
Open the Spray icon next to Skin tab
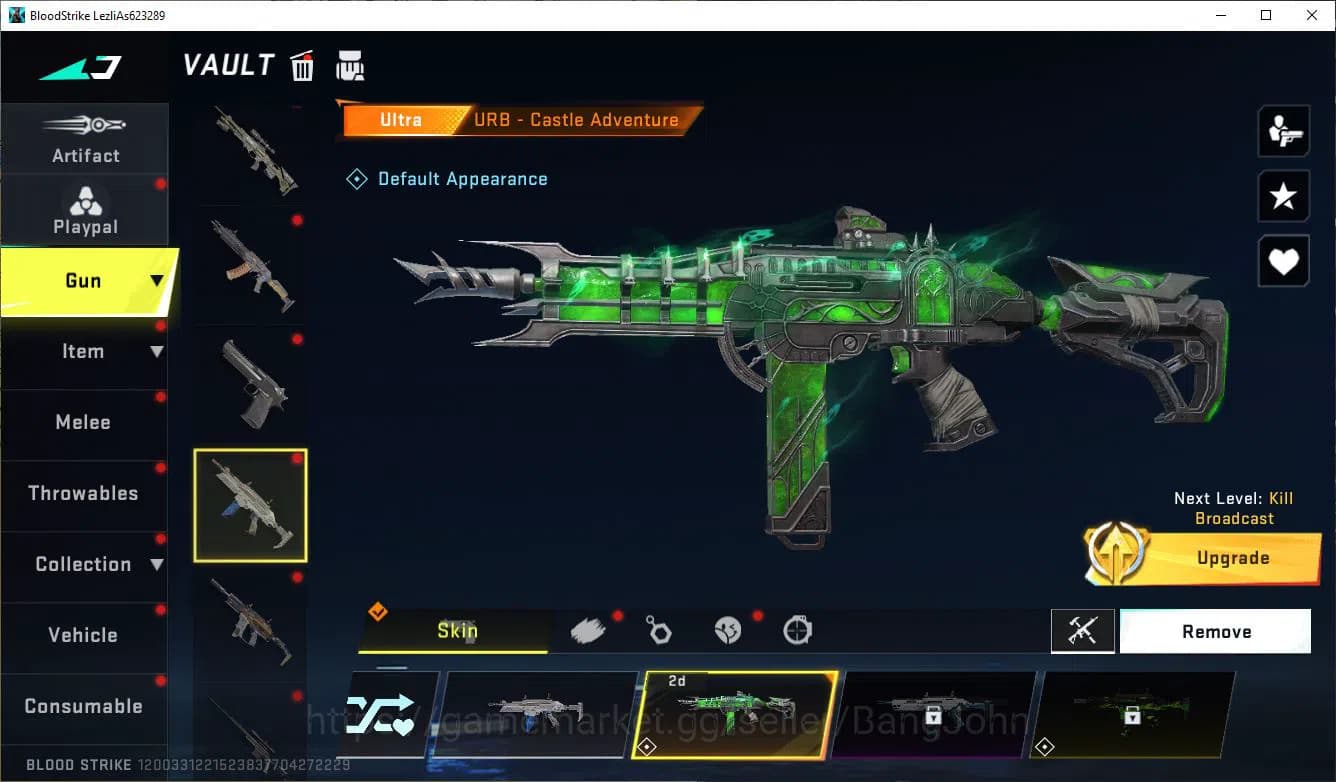click(590, 629)
